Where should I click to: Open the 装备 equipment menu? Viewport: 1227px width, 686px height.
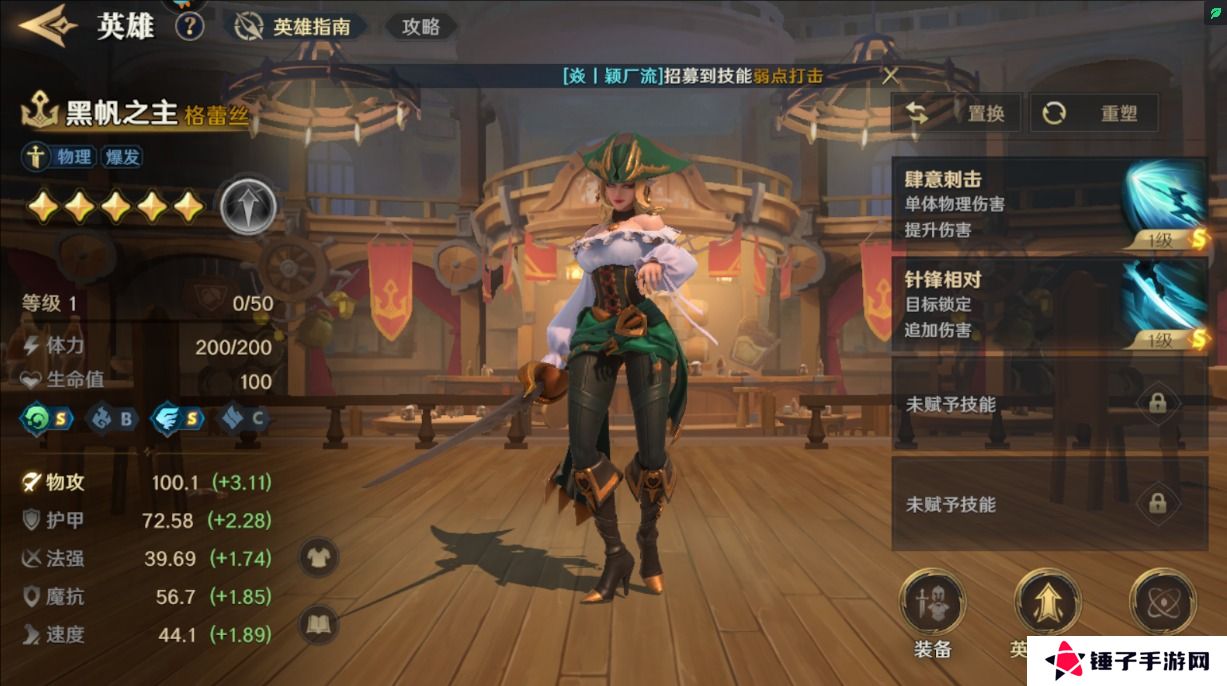point(932,605)
